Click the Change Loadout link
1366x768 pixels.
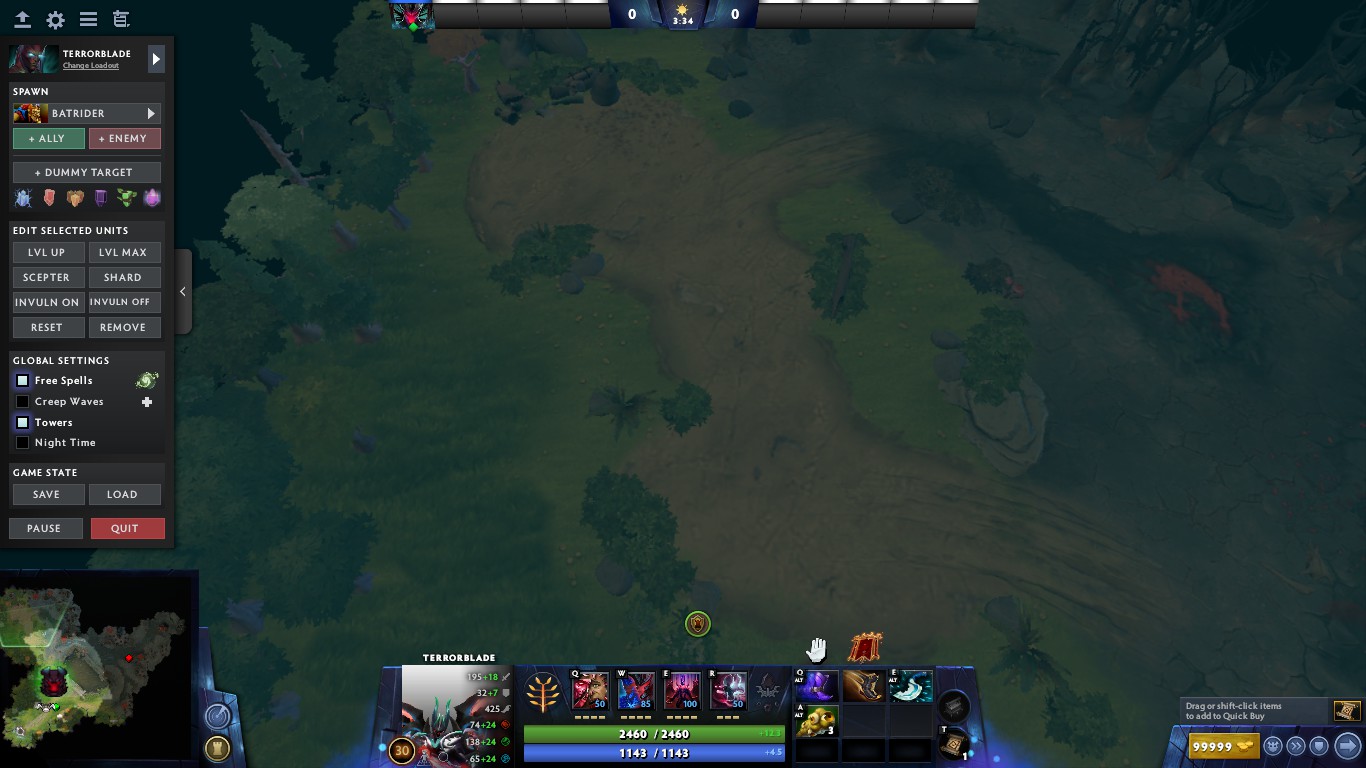90,65
